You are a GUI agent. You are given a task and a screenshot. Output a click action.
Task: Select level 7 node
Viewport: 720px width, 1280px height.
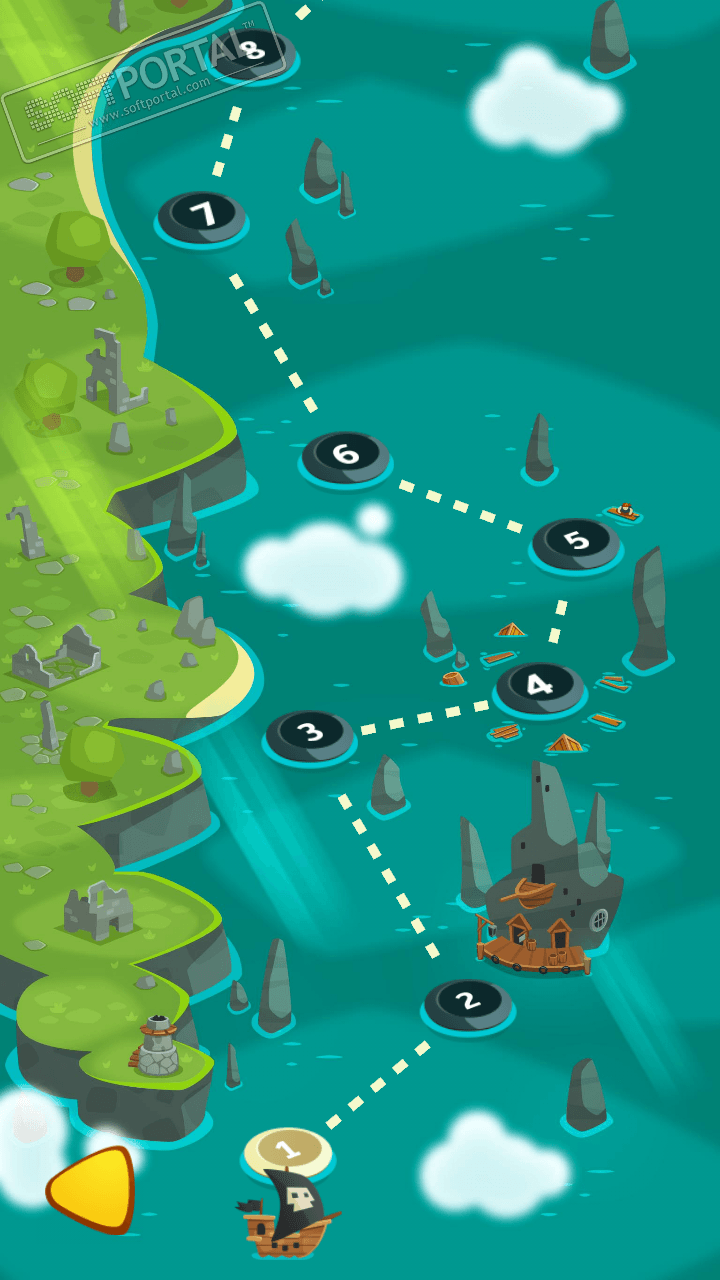pyautogui.click(x=202, y=215)
